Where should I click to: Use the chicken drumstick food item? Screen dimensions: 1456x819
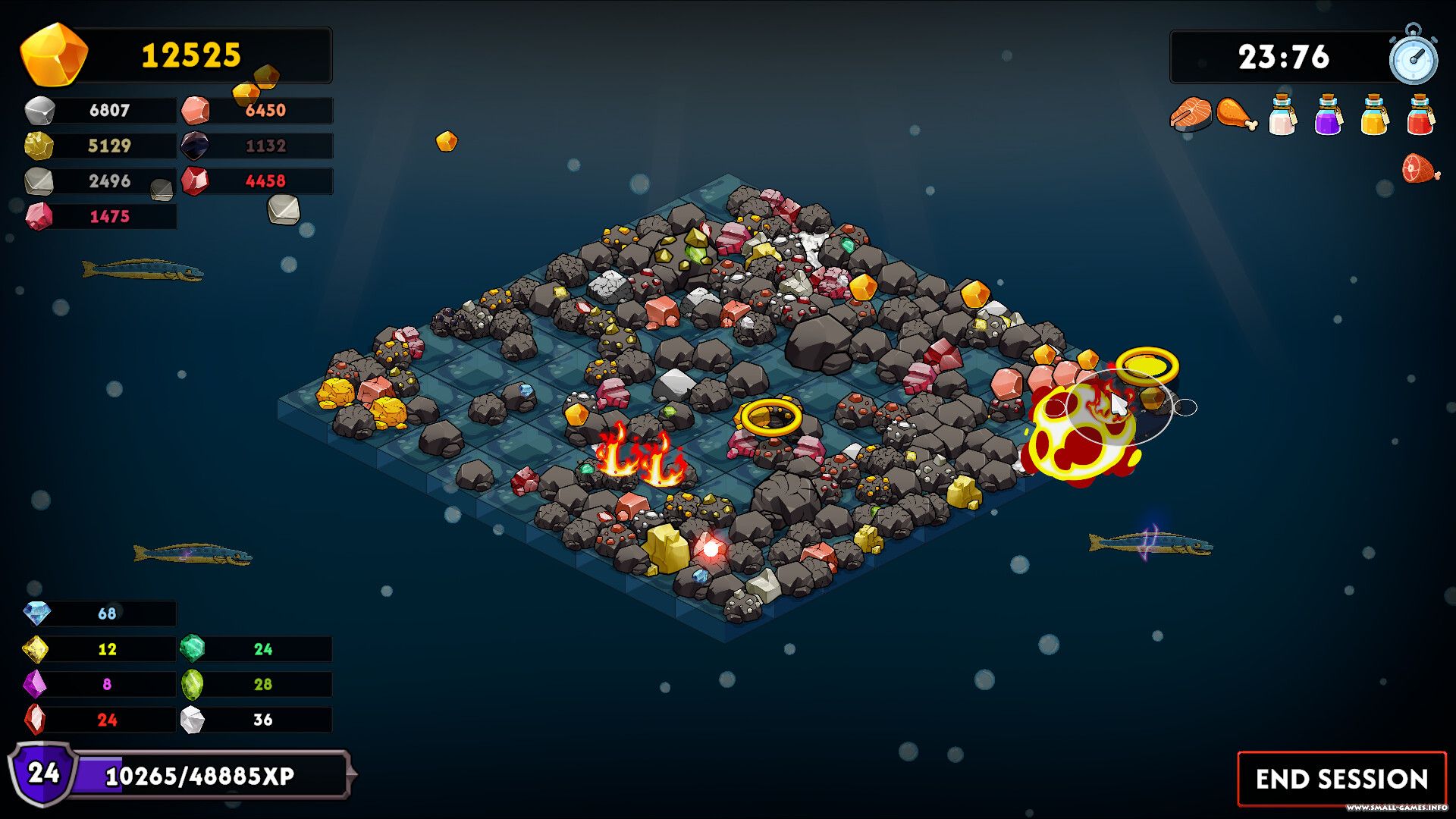tap(1236, 114)
